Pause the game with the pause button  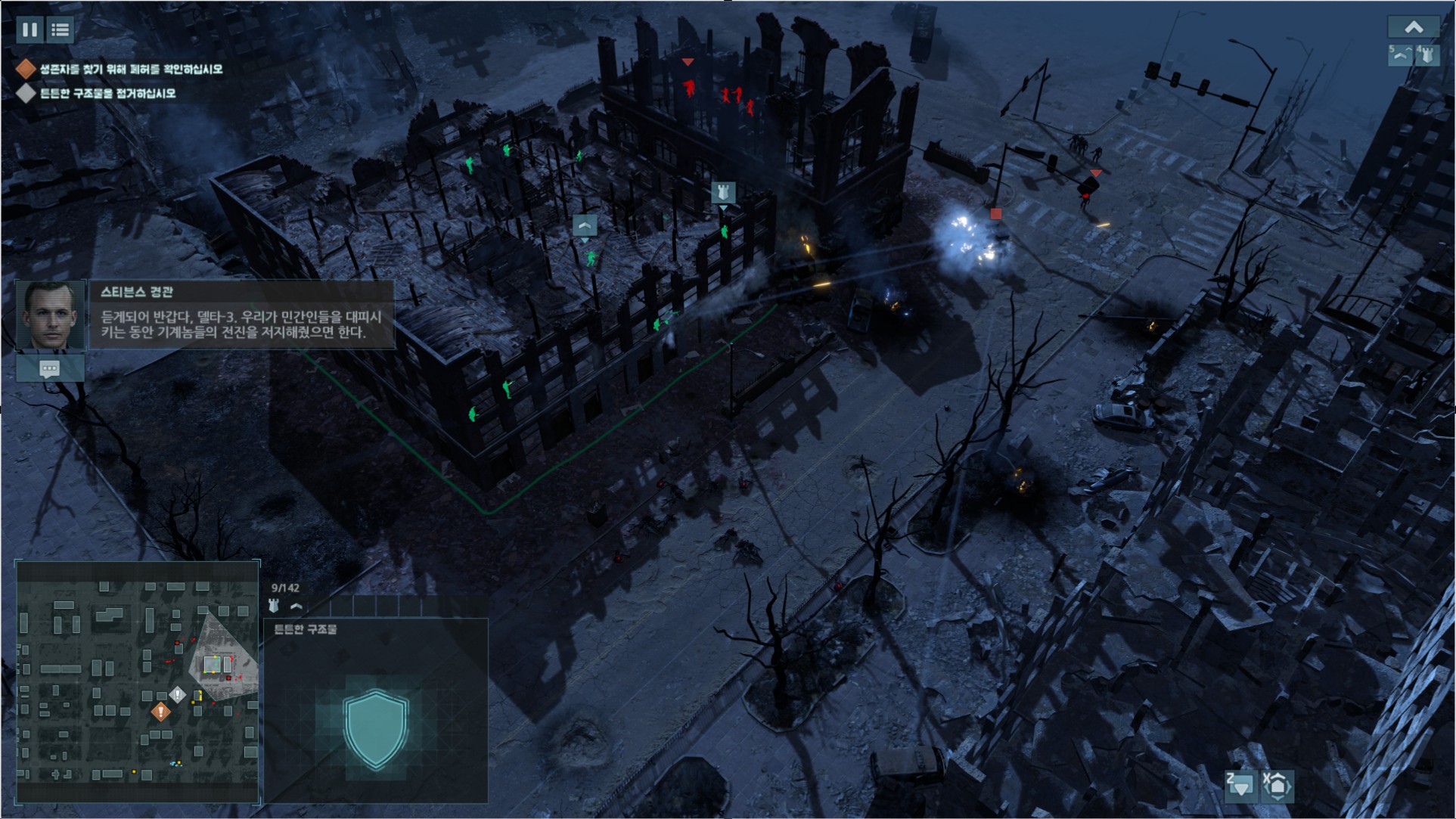(x=29, y=29)
